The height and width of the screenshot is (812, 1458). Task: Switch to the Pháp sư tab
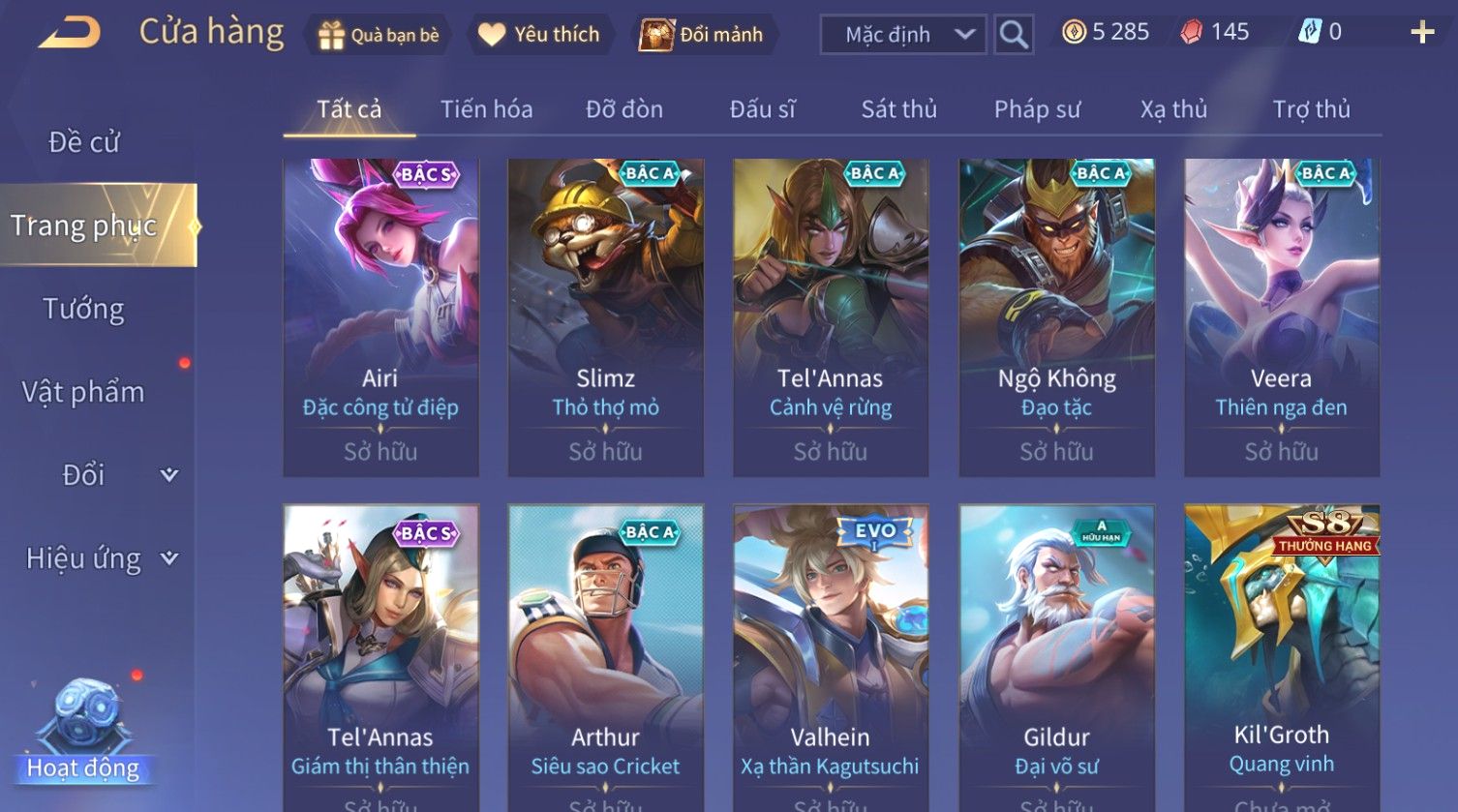coord(1037,109)
